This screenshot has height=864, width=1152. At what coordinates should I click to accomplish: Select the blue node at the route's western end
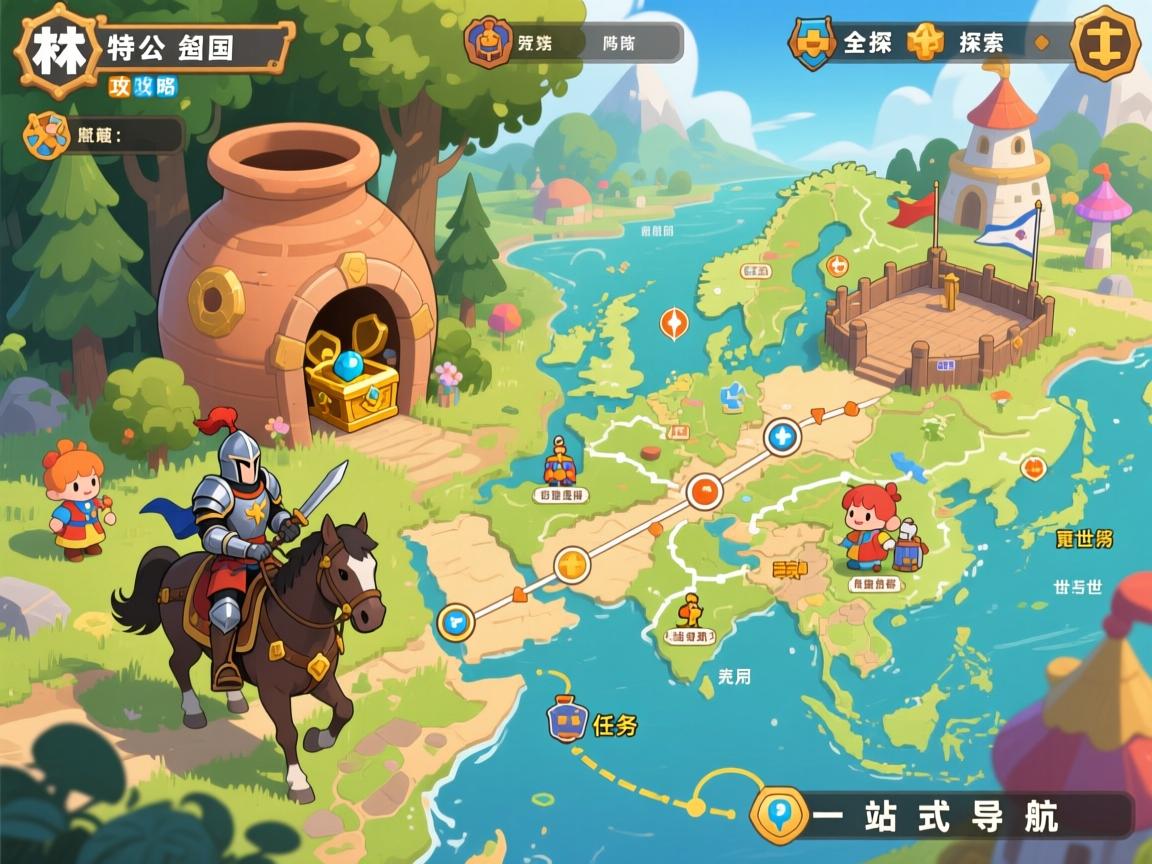pyautogui.click(x=456, y=622)
